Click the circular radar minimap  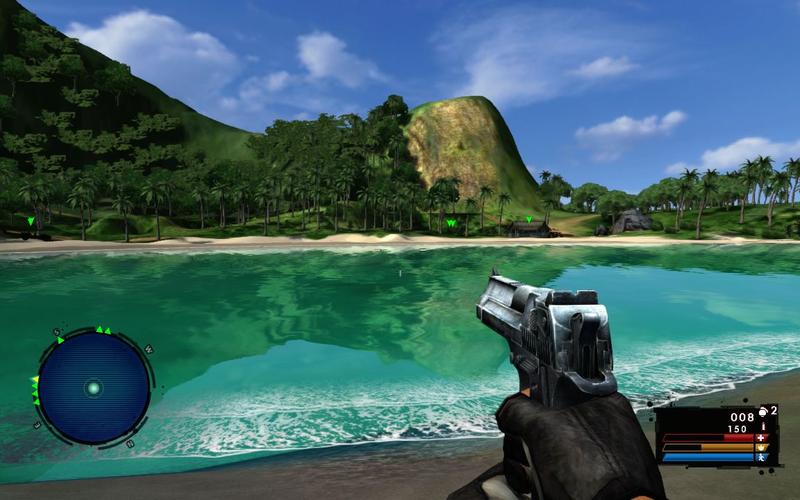coord(93,387)
